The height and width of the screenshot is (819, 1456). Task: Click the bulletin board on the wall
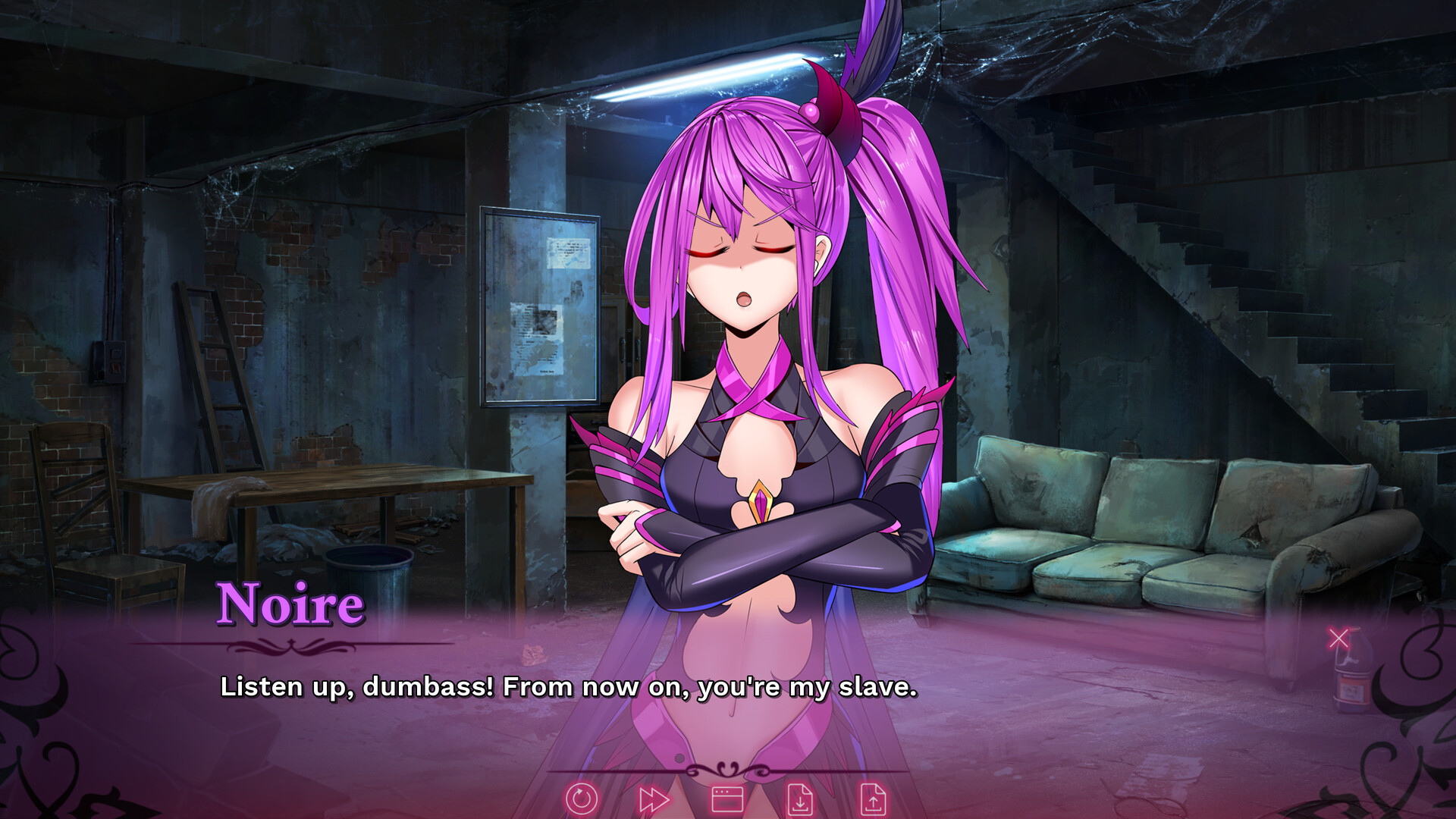pos(538,303)
